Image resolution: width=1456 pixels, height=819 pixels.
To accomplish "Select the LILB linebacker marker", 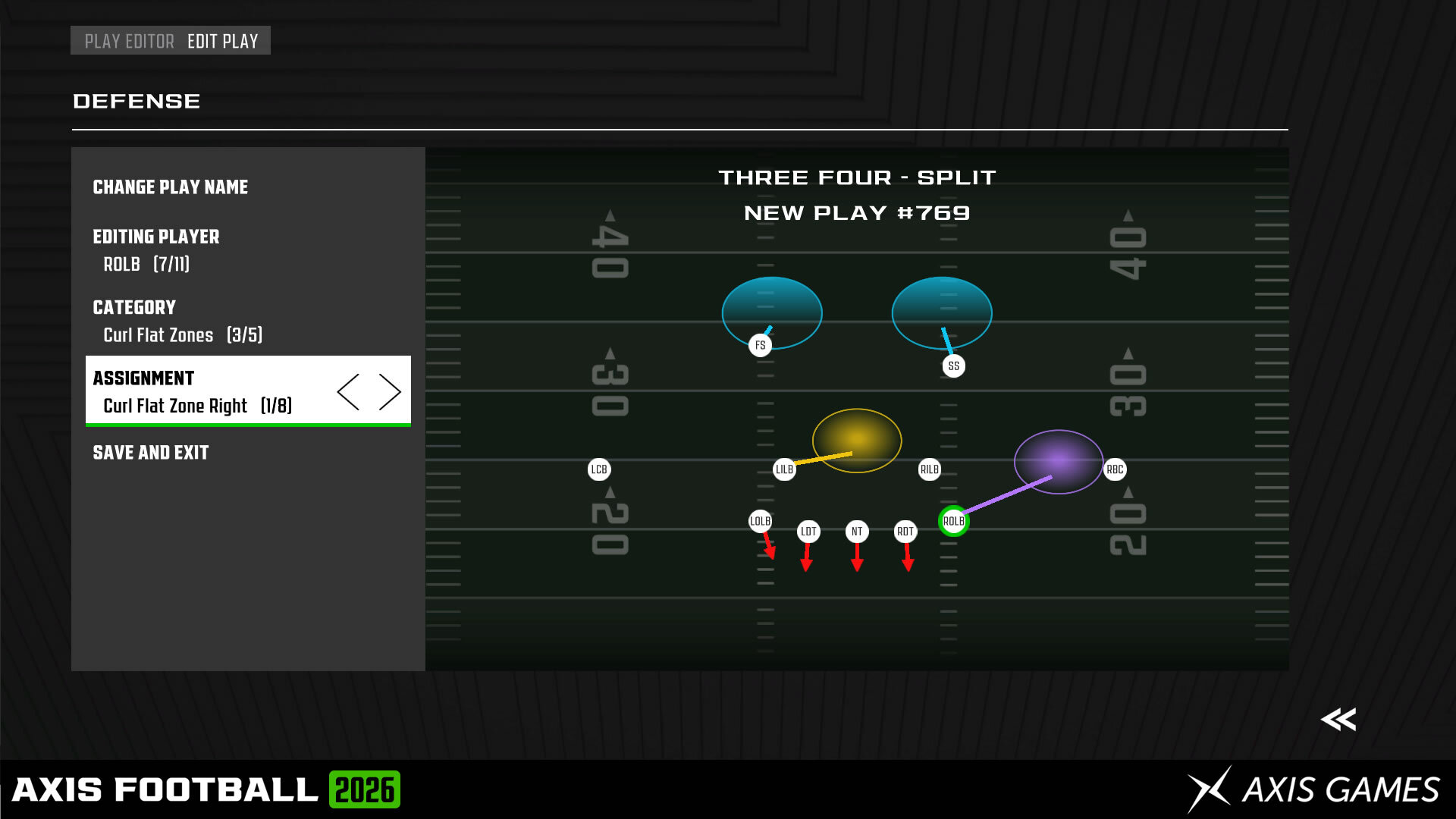I will [783, 469].
